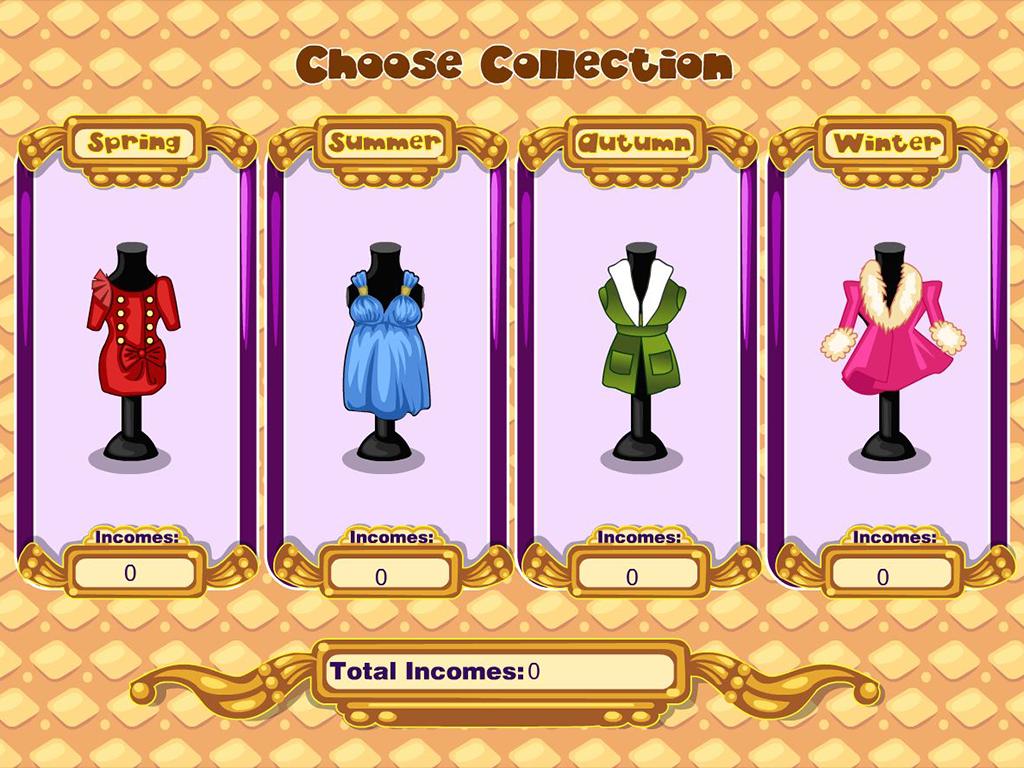Choose the Spring collection red dress
This screenshot has width=1024, height=768.
133,335
